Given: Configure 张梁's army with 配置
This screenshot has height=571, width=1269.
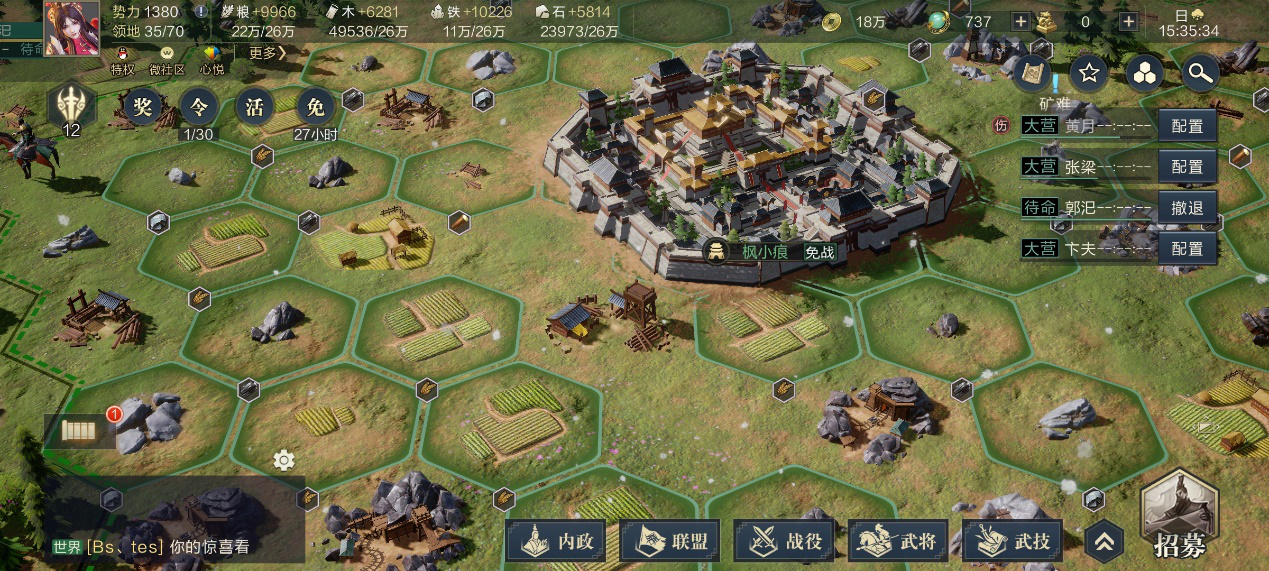Looking at the screenshot, I should pyautogui.click(x=1188, y=167).
